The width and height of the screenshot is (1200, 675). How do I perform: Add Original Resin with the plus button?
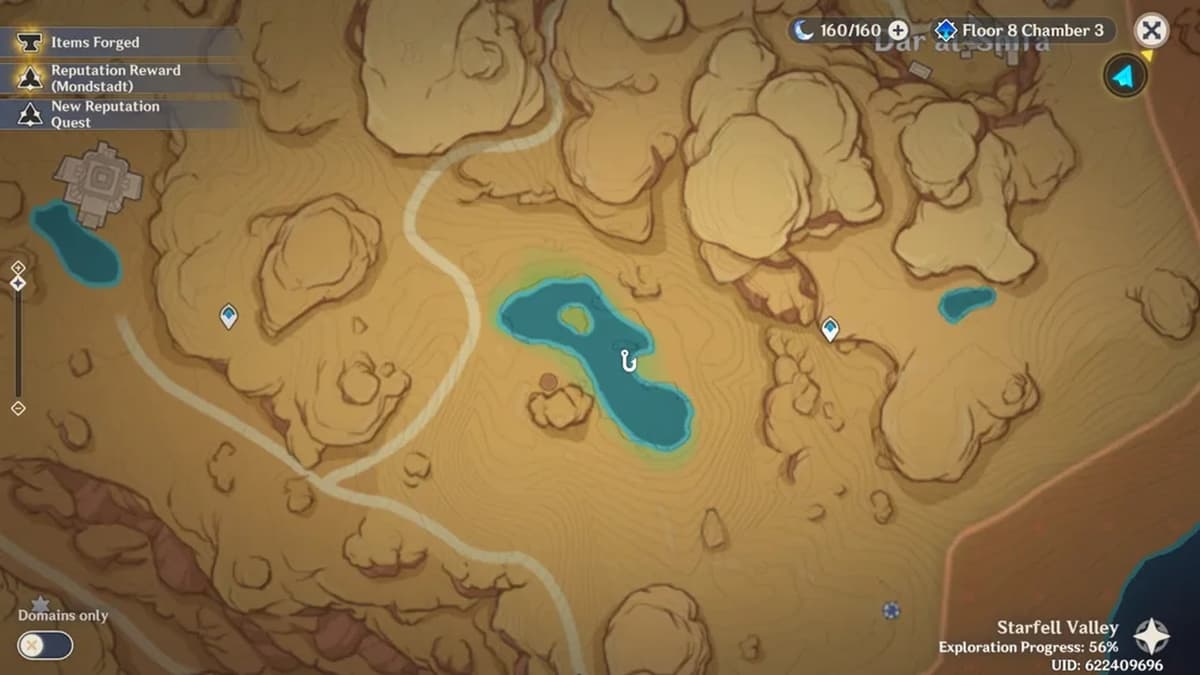(898, 31)
